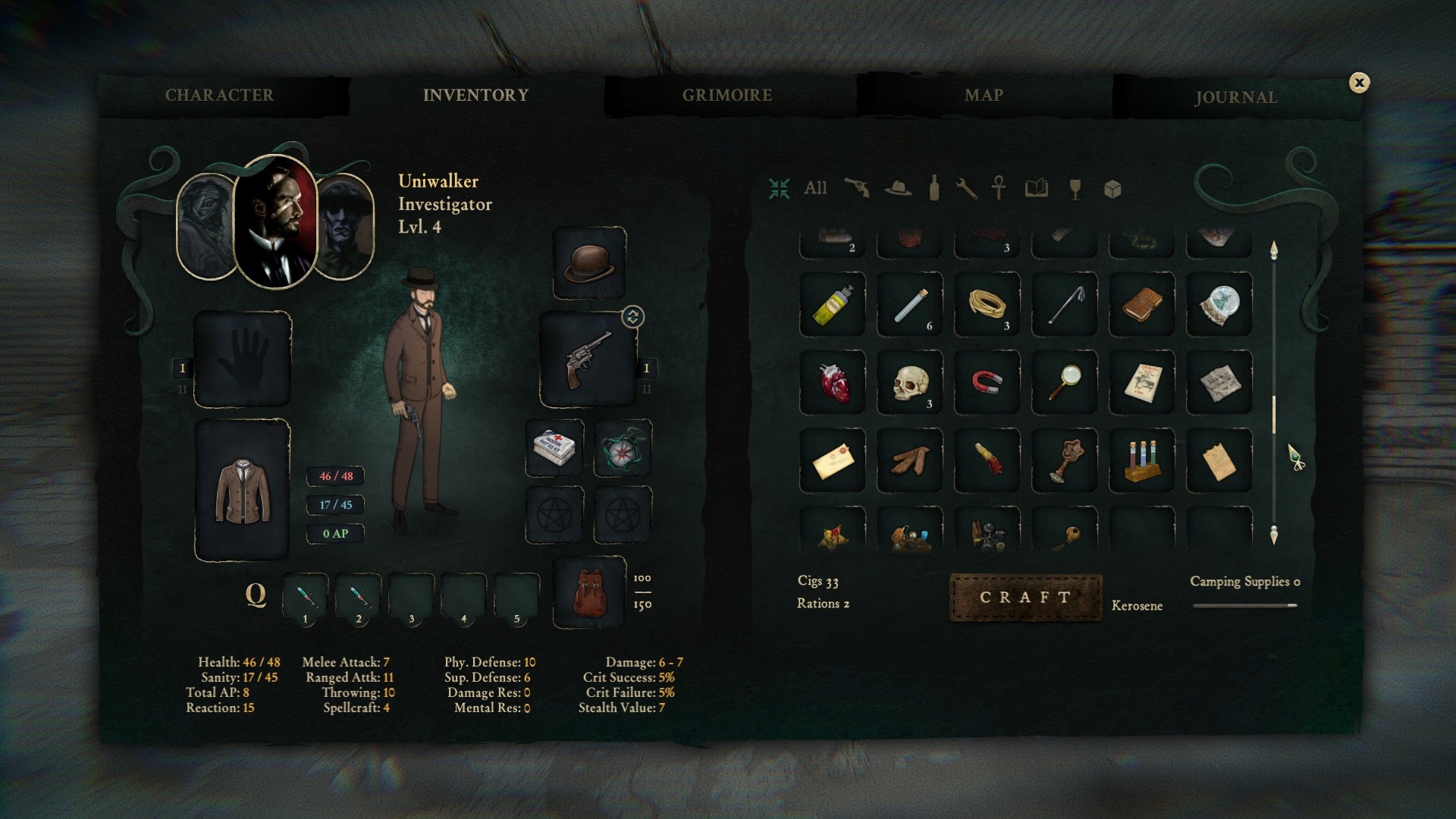1456x819 pixels.
Task: Select the left character portrait
Action: point(205,226)
